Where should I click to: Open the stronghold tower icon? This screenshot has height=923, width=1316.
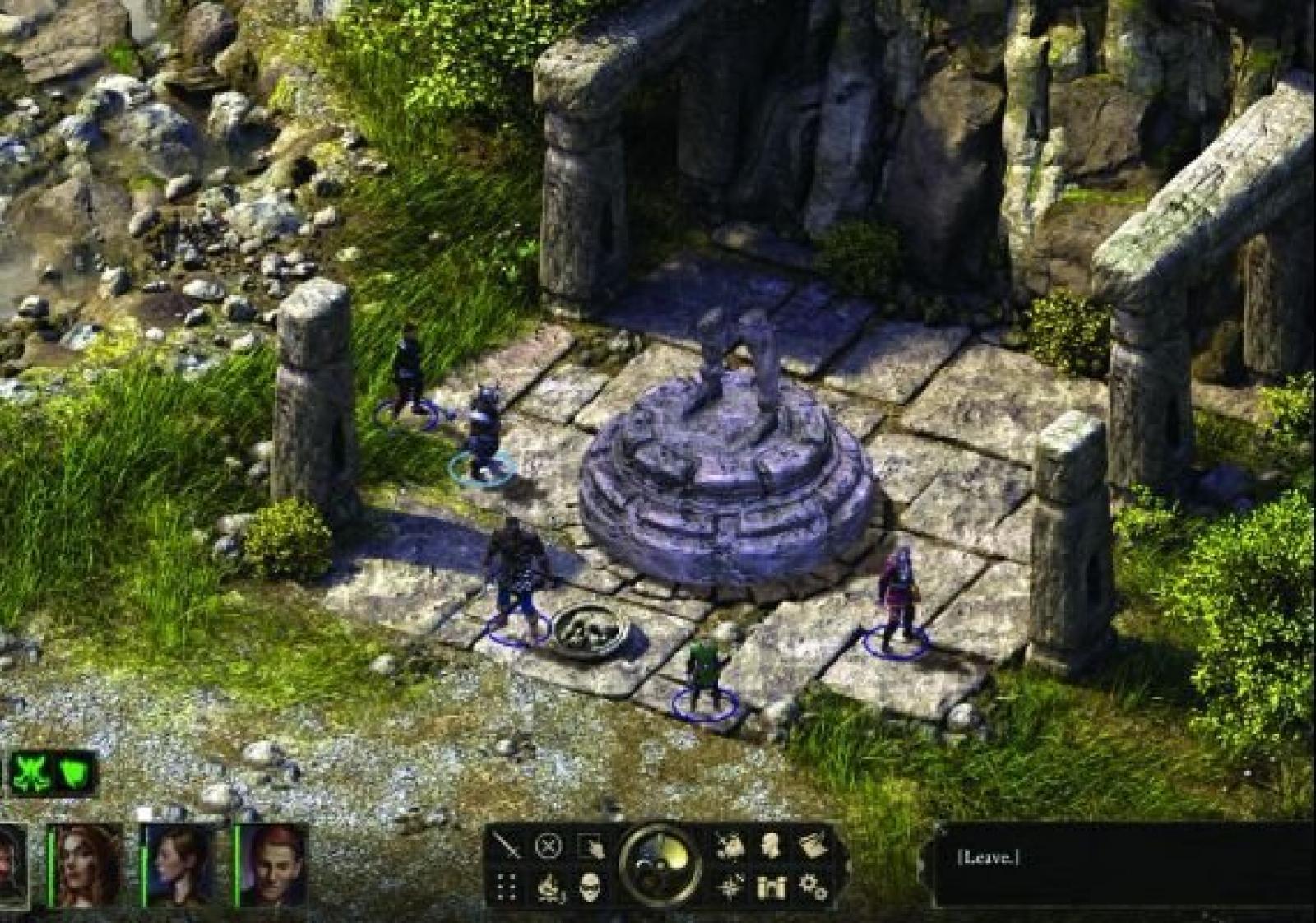pyautogui.click(x=771, y=888)
